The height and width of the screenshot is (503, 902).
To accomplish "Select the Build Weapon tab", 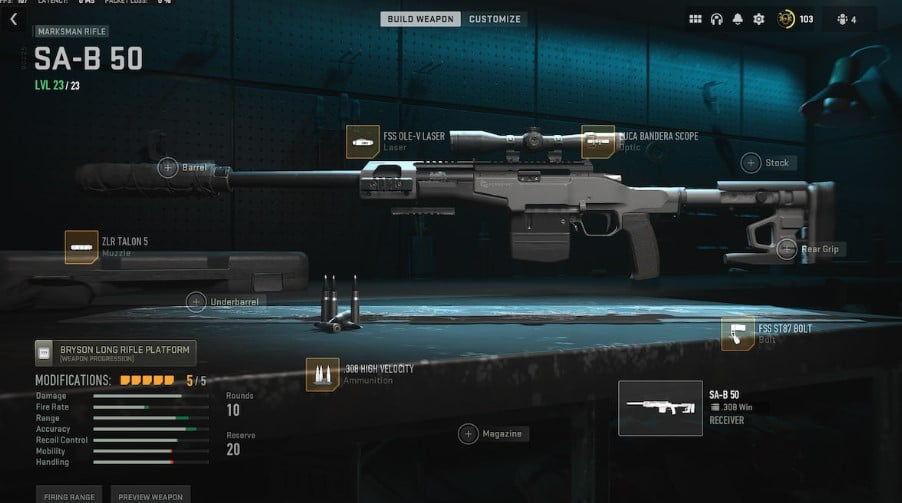I will click(x=420, y=19).
